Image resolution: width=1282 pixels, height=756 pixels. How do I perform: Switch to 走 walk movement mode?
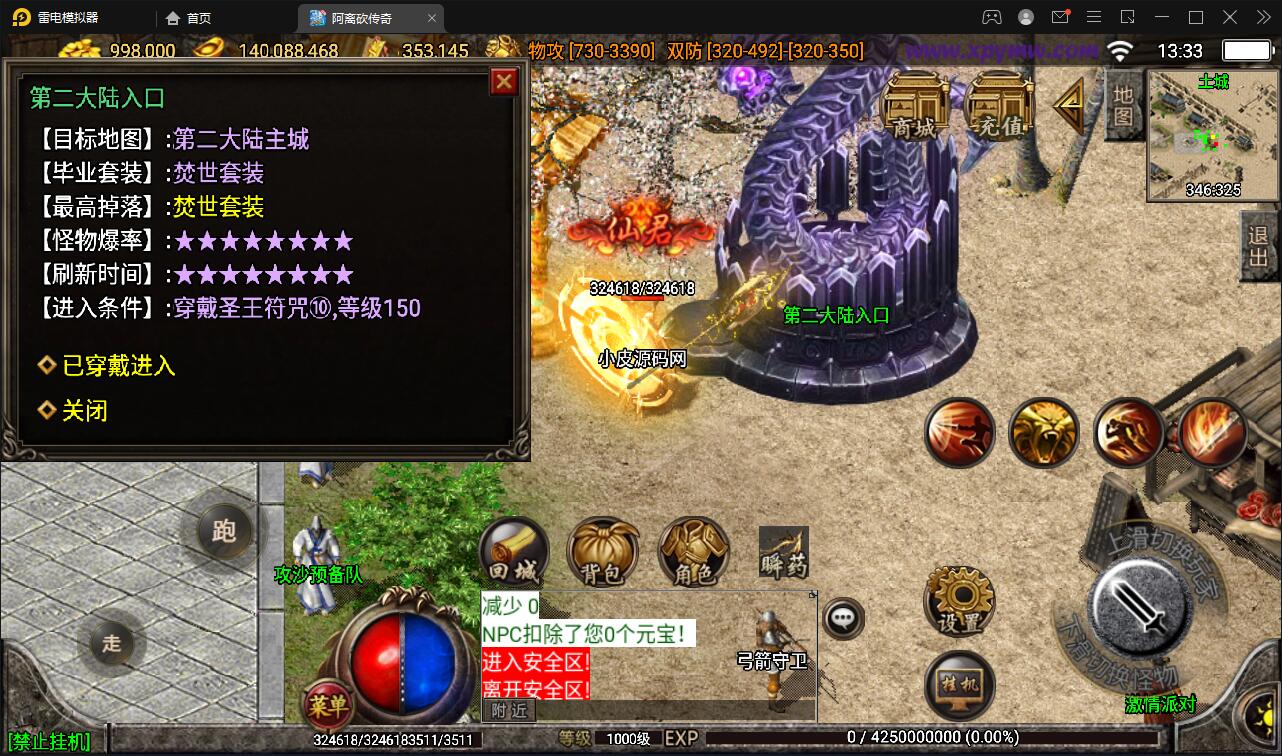[x=112, y=645]
